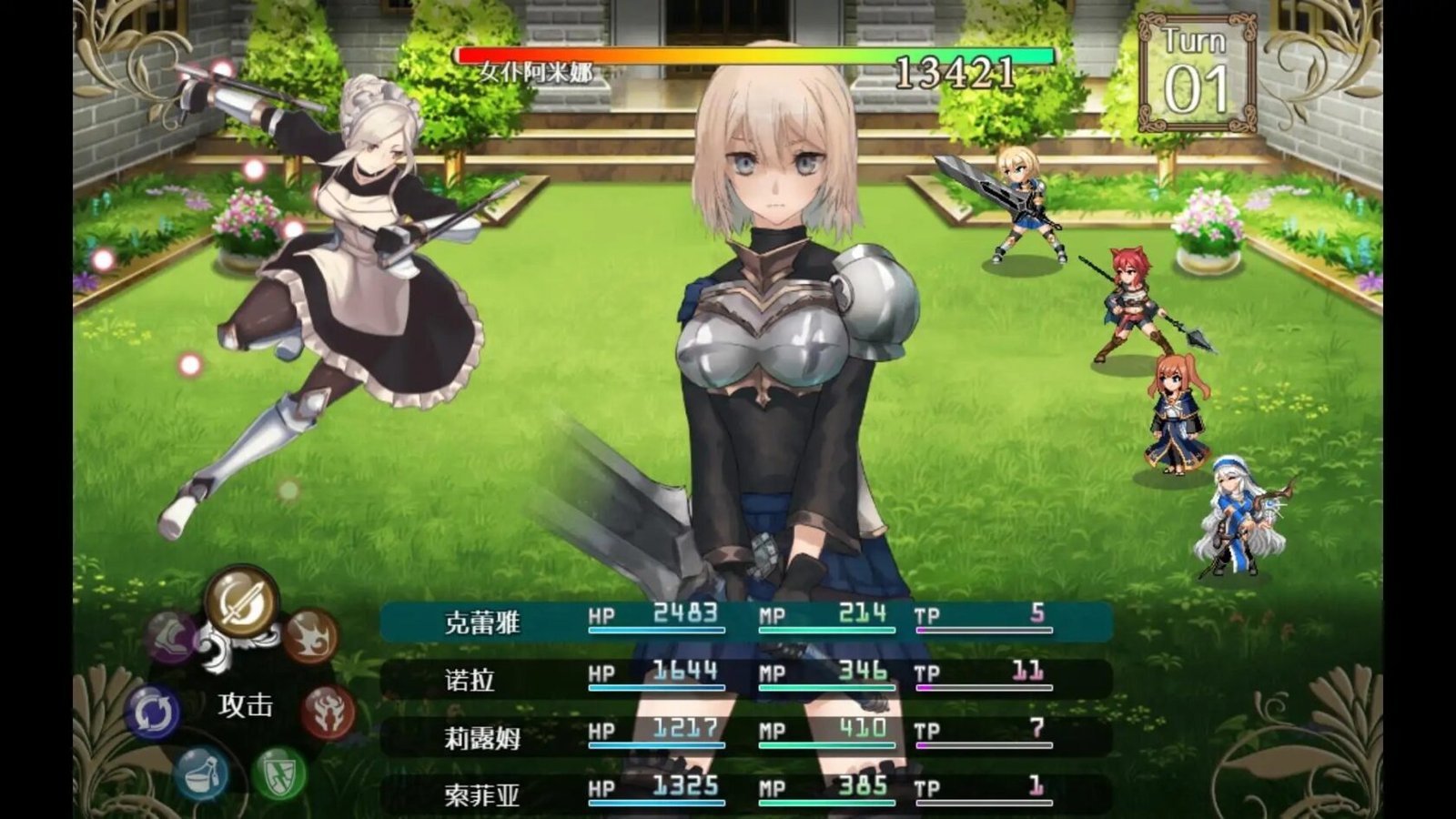
Task: Pick the green shield guard command
Action: pyautogui.click(x=278, y=773)
